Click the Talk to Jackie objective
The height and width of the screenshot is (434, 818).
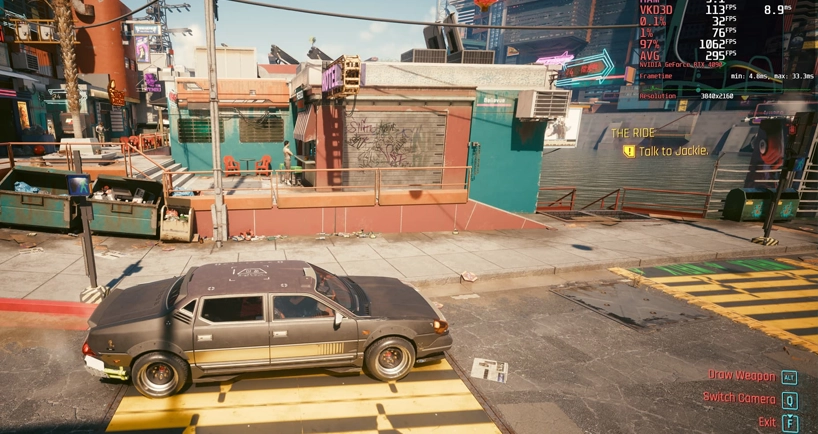point(672,151)
